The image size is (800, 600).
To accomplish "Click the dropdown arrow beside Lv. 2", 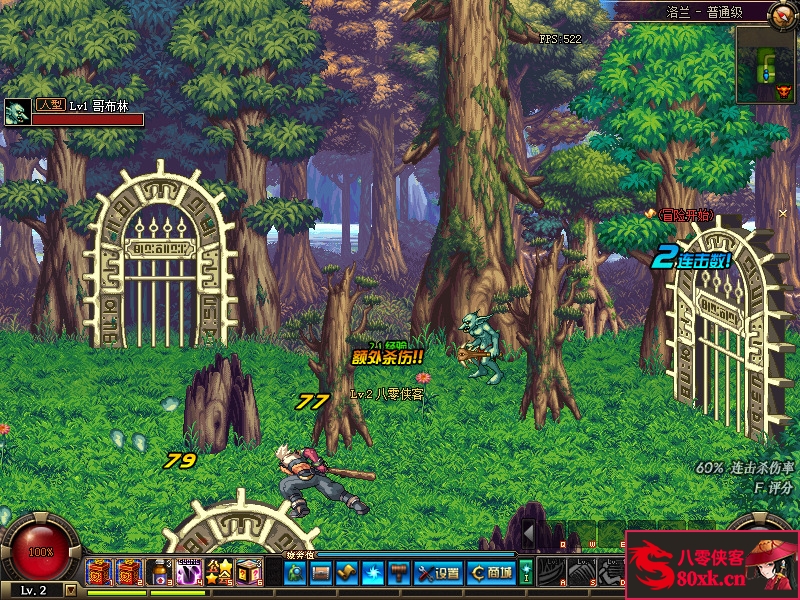I will [x=70, y=591].
